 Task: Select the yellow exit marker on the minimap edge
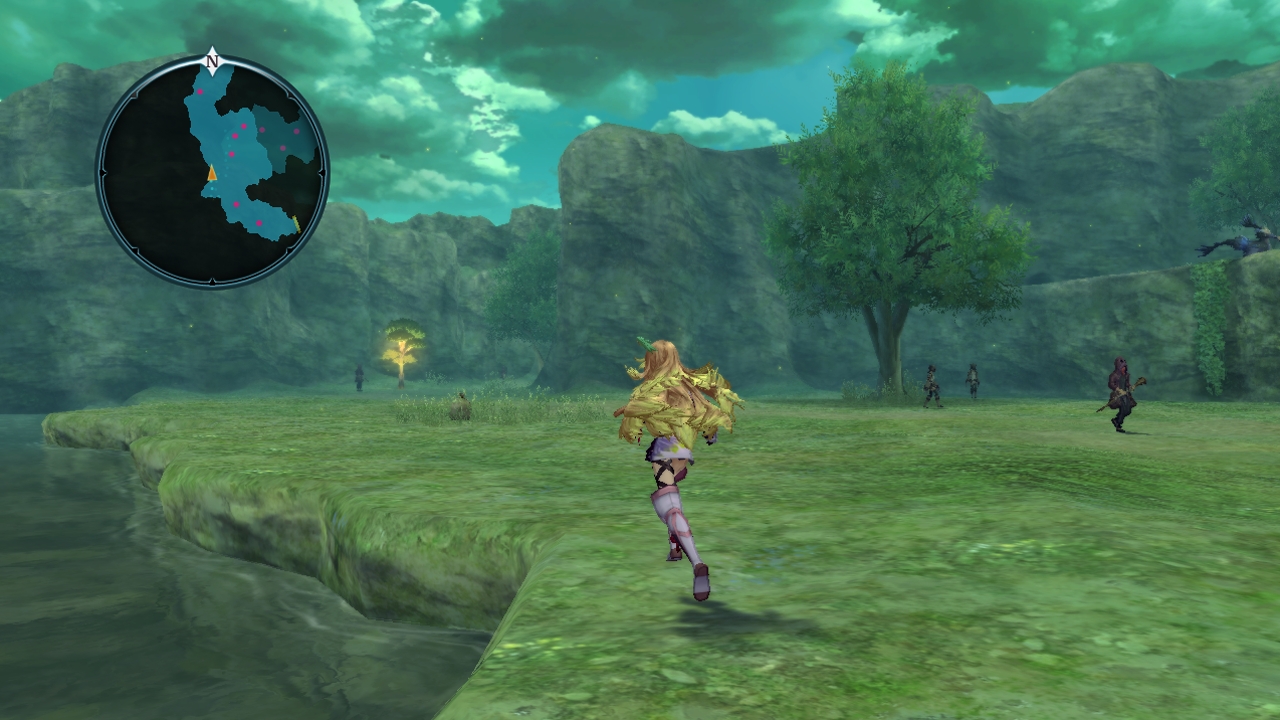(297, 222)
